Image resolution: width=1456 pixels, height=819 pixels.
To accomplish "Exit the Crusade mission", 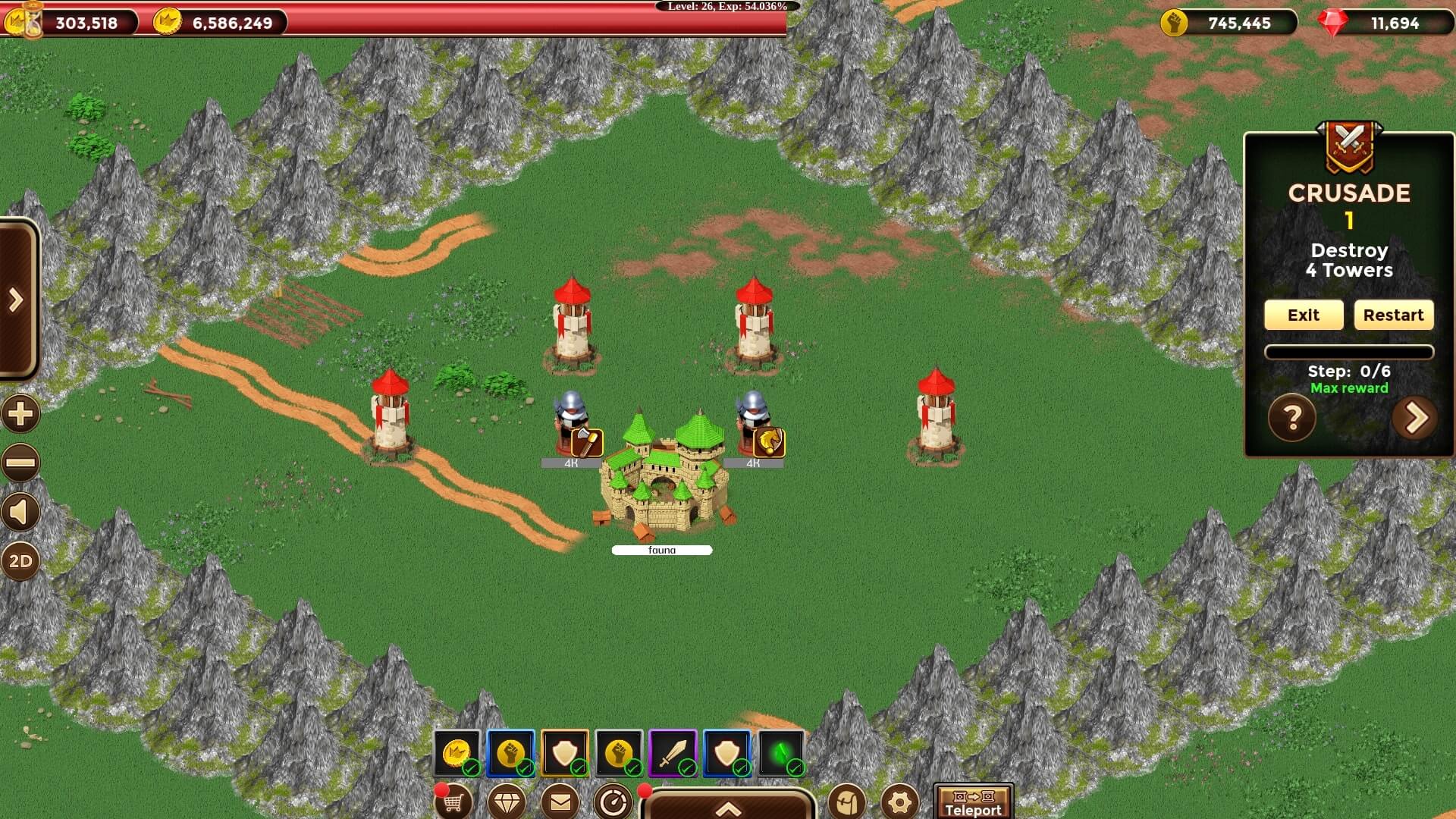I will 1303,315.
